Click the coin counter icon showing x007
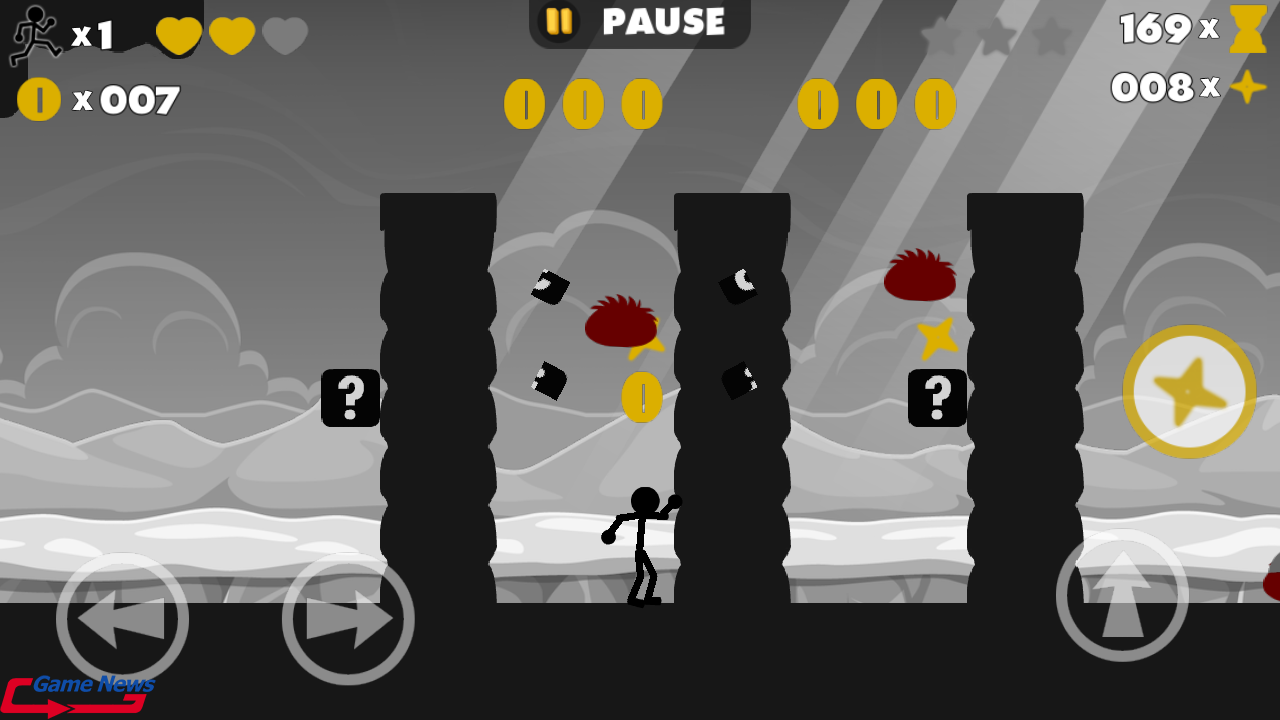Viewport: 1280px width, 720px height. coord(40,100)
